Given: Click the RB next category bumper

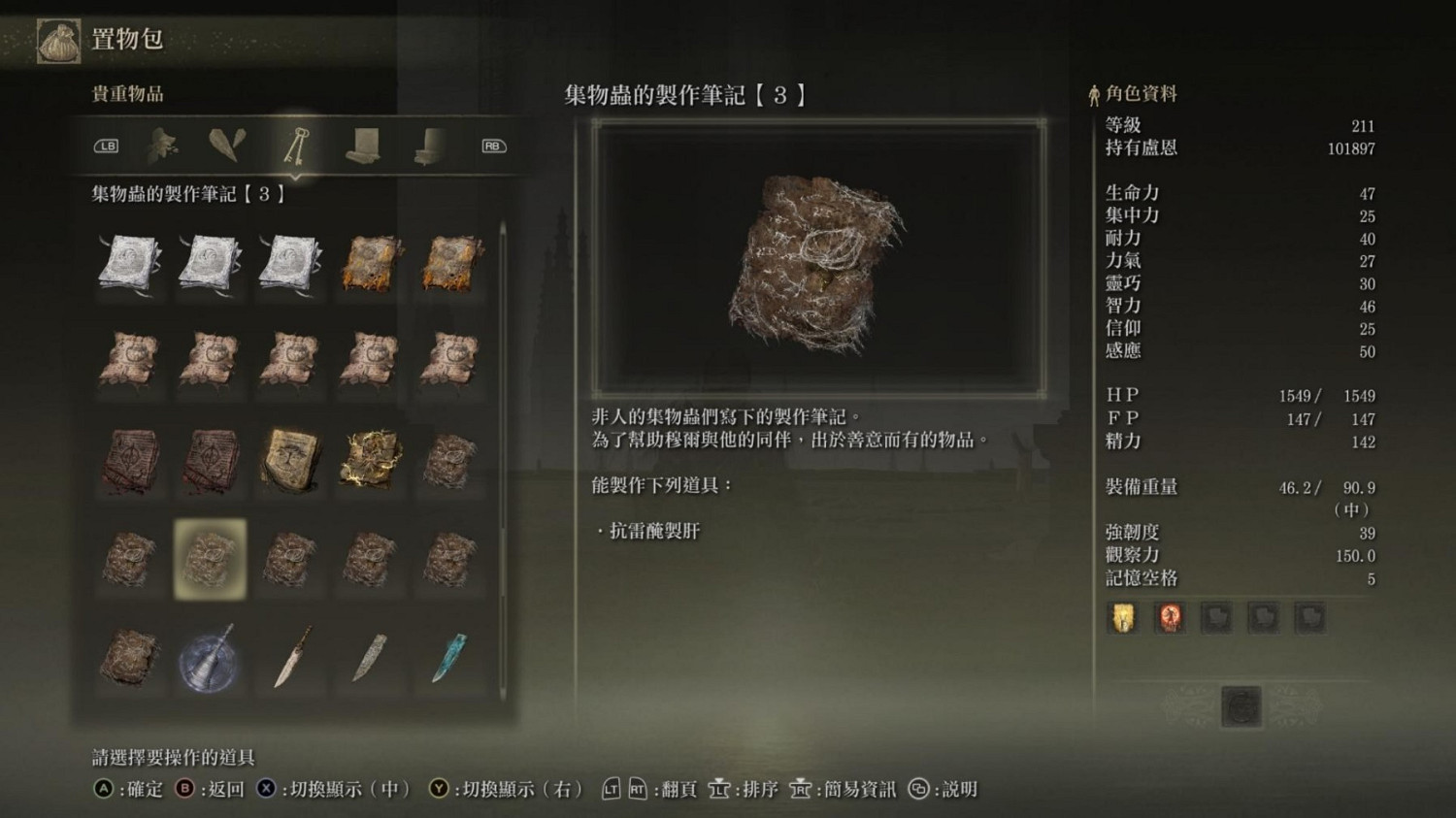Looking at the screenshot, I should (492, 146).
